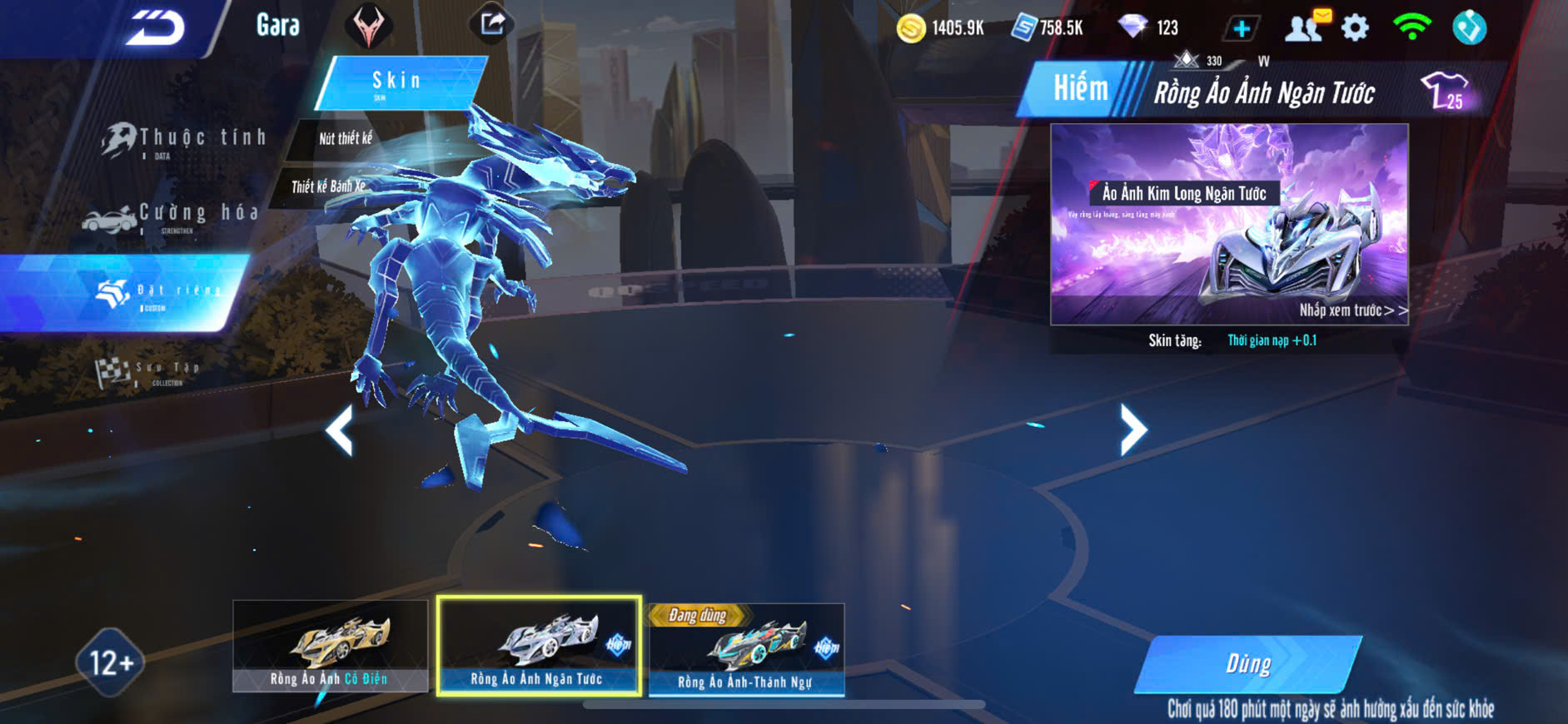Add currency with the plus button
The image size is (1568, 724).
tap(1241, 29)
